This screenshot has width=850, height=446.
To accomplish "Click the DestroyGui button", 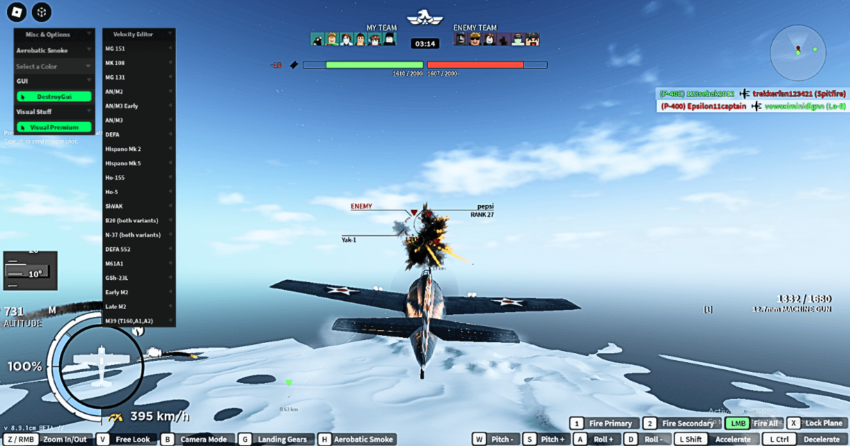I will coord(54,97).
